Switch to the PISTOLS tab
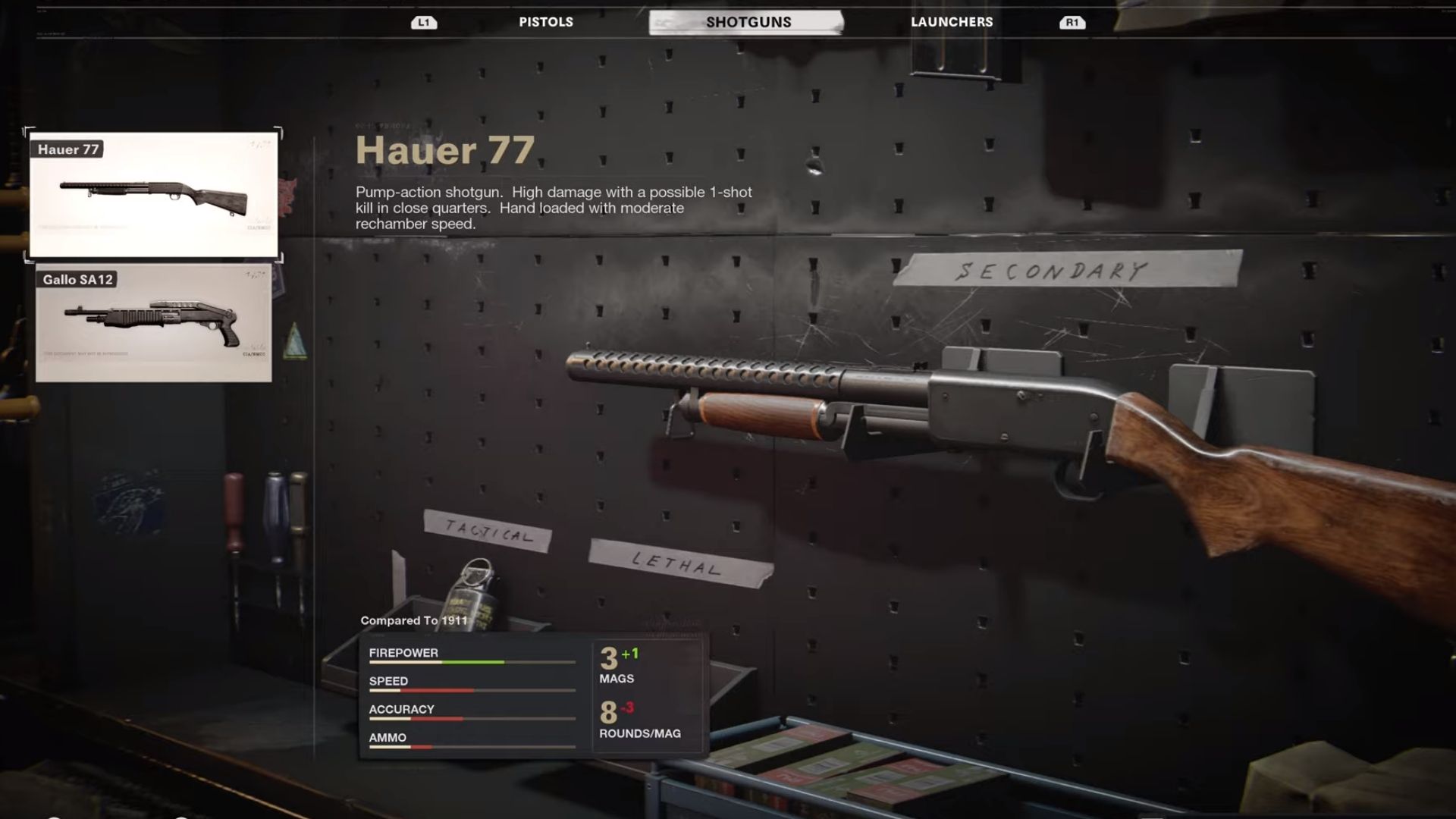Viewport: 1456px width, 819px height. coord(546,22)
